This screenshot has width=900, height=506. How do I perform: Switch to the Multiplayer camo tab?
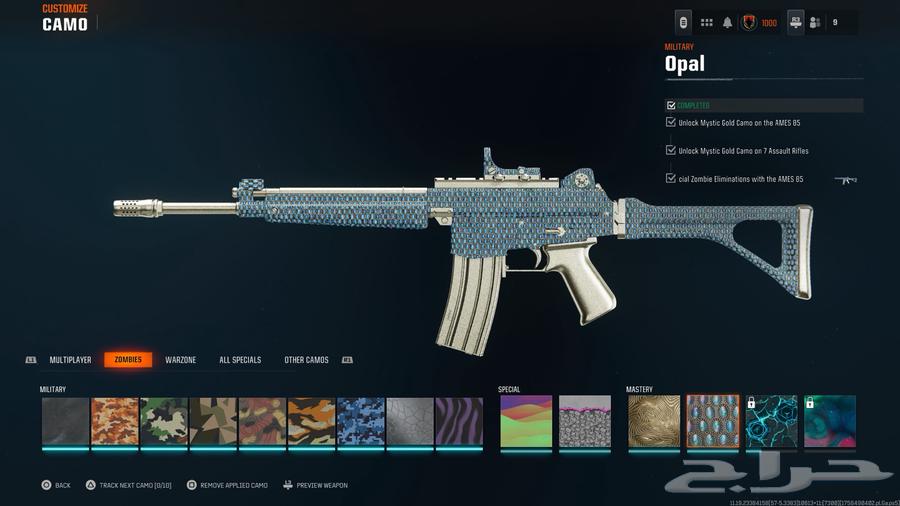point(70,360)
